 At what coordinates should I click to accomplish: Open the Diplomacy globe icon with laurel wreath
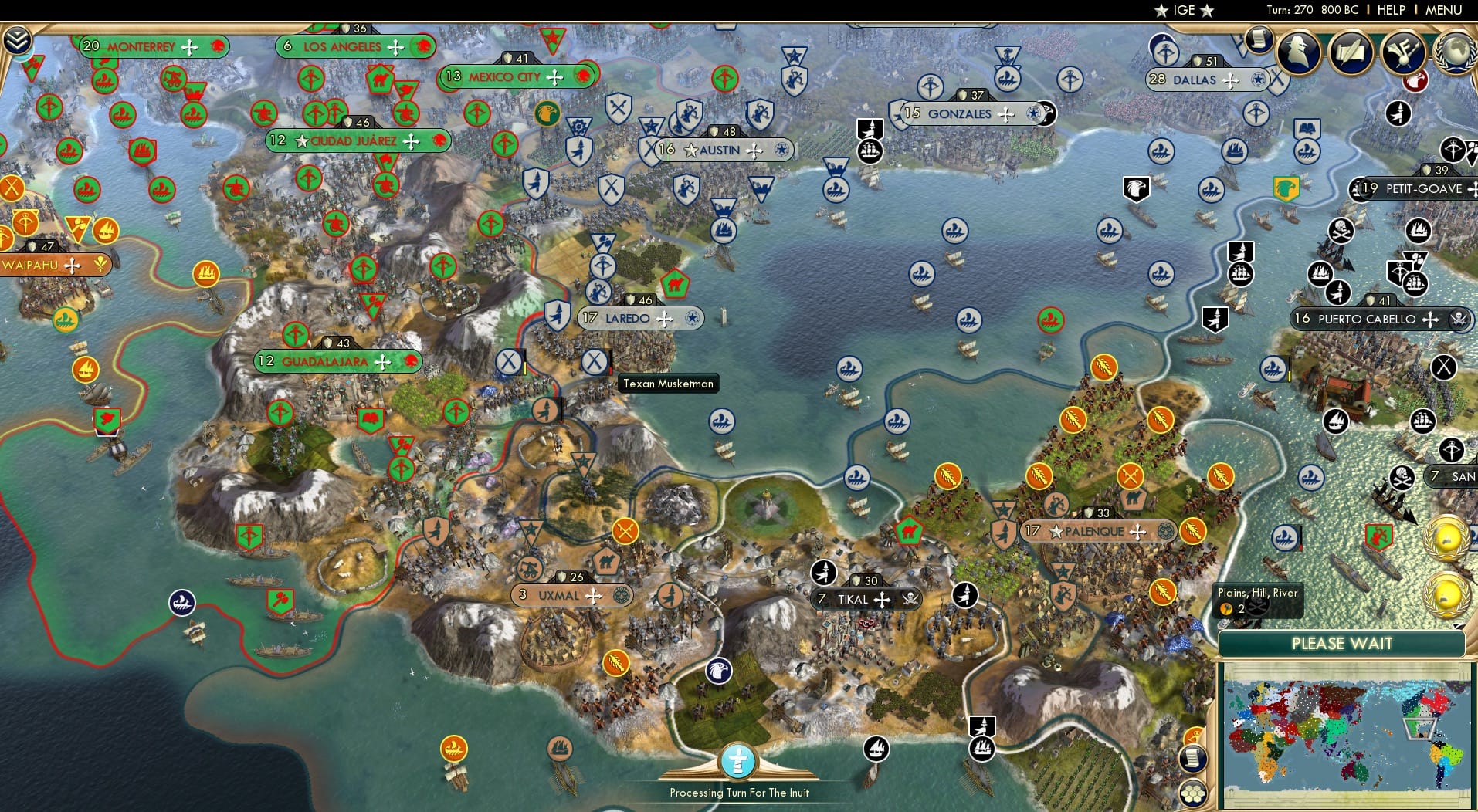click(x=1453, y=51)
